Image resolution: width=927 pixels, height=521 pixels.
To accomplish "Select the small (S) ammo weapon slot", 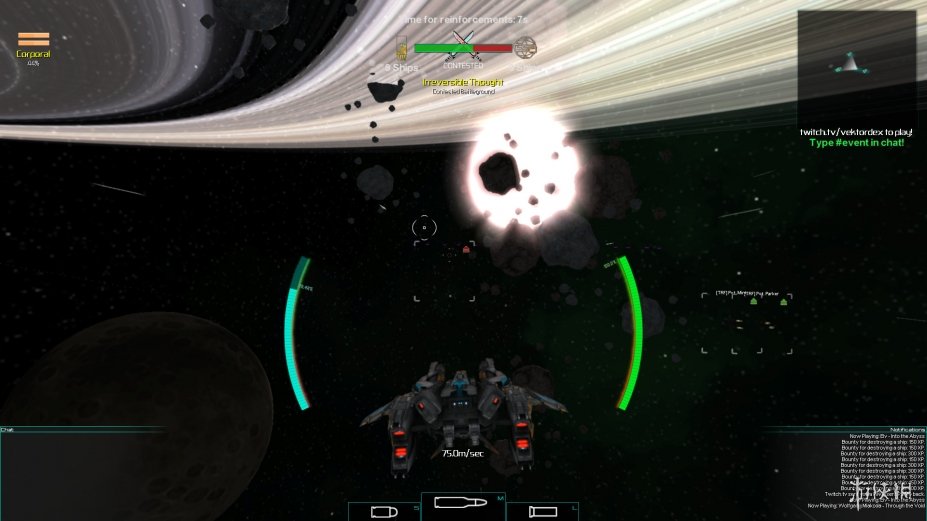I will click(x=384, y=512).
